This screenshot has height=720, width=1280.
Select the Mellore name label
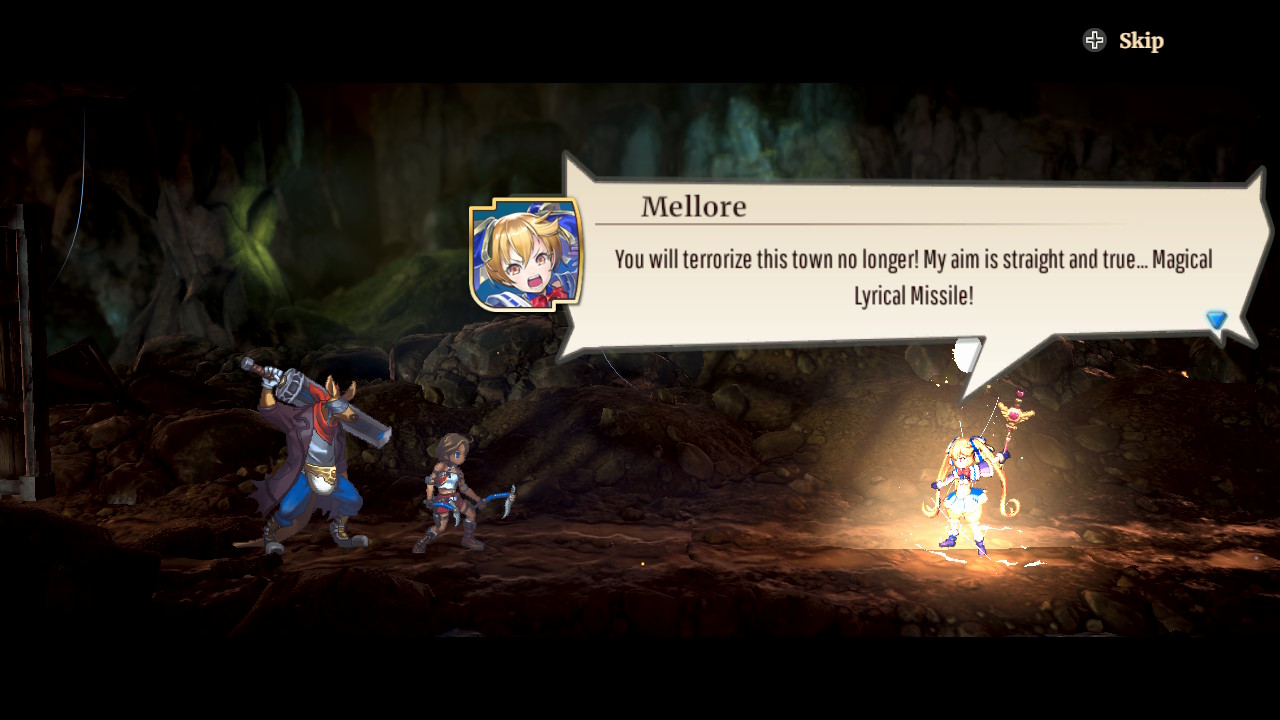[694, 206]
